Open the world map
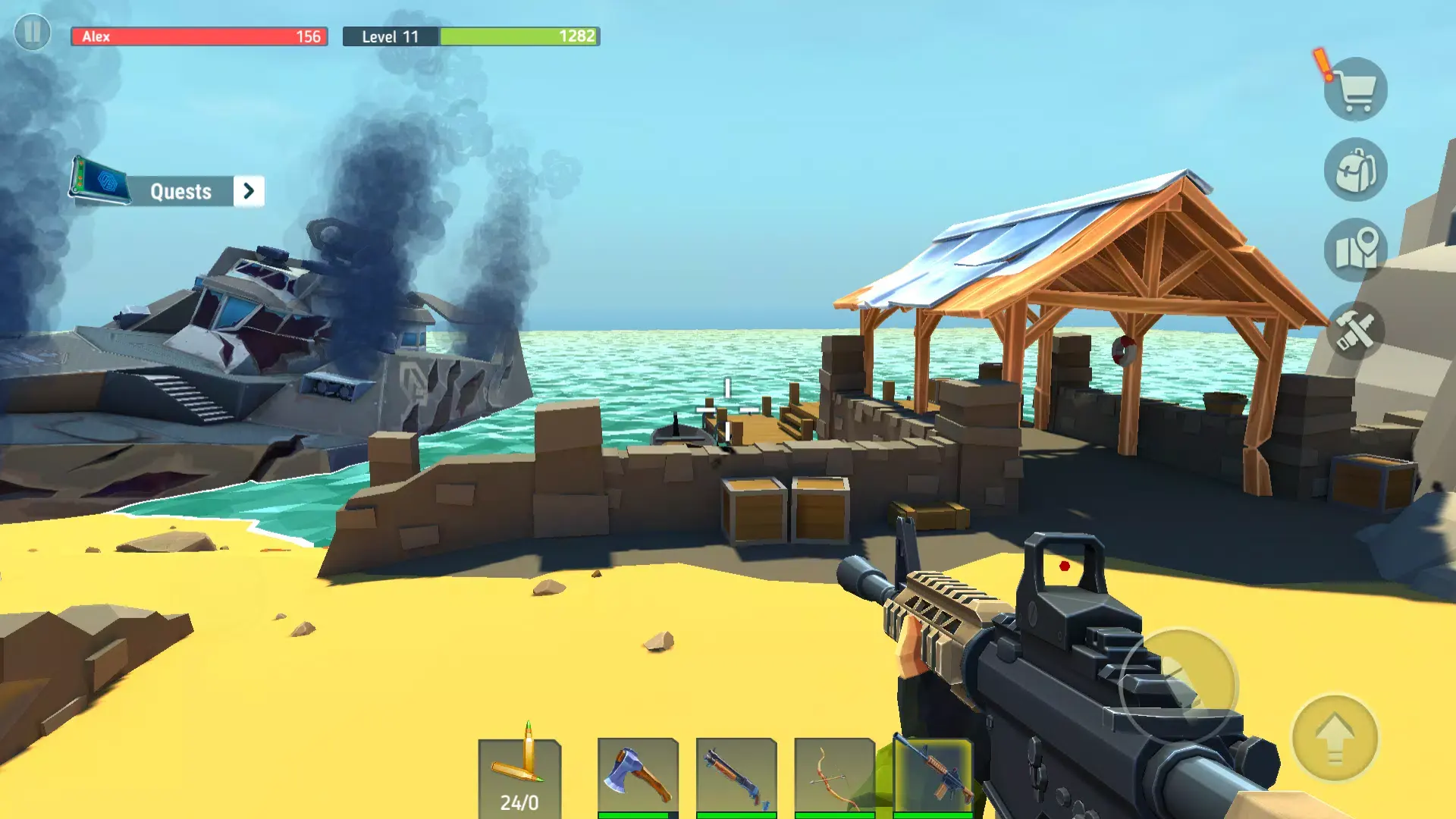Image resolution: width=1456 pixels, height=819 pixels. tap(1357, 252)
